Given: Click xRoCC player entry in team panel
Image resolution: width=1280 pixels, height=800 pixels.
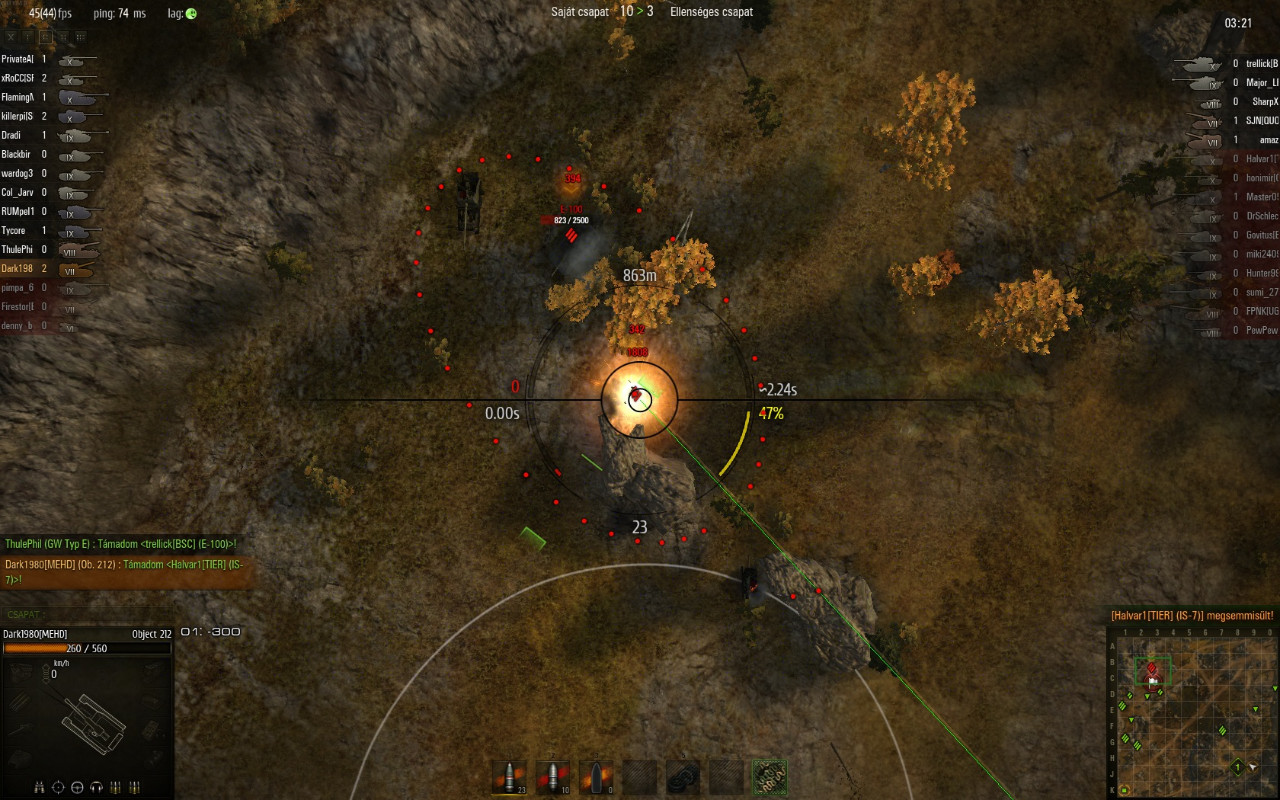Looking at the screenshot, I should (x=40, y=79).
